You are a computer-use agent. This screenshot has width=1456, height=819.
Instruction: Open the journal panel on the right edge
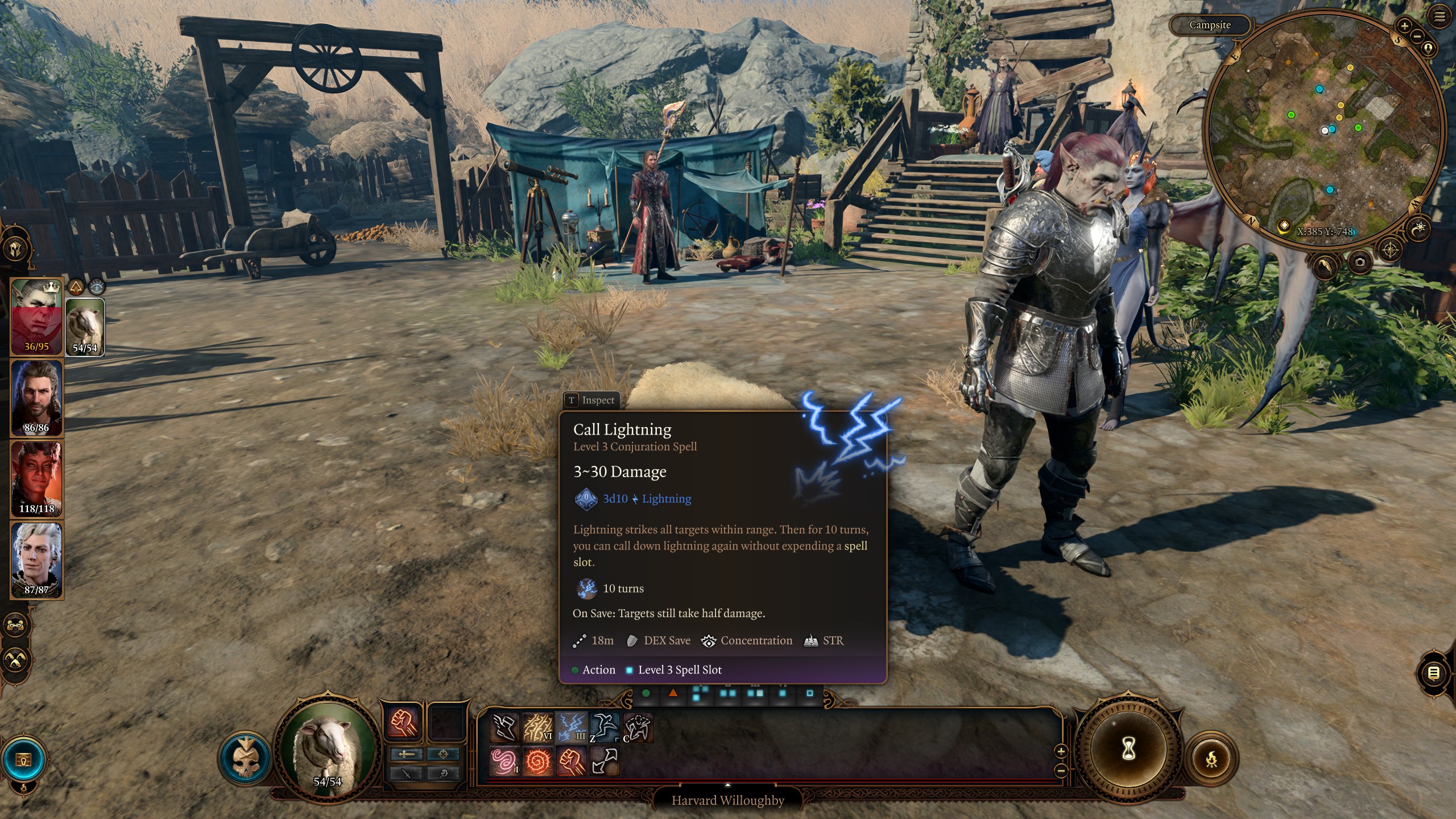pos(1434,673)
